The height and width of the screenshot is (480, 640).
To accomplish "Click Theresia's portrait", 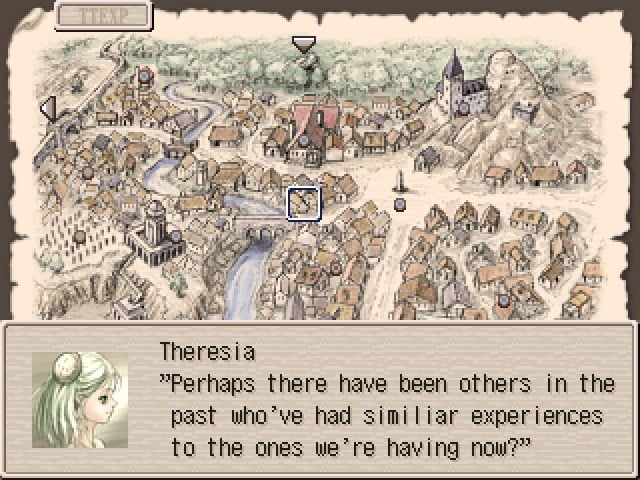I will click(x=80, y=398).
